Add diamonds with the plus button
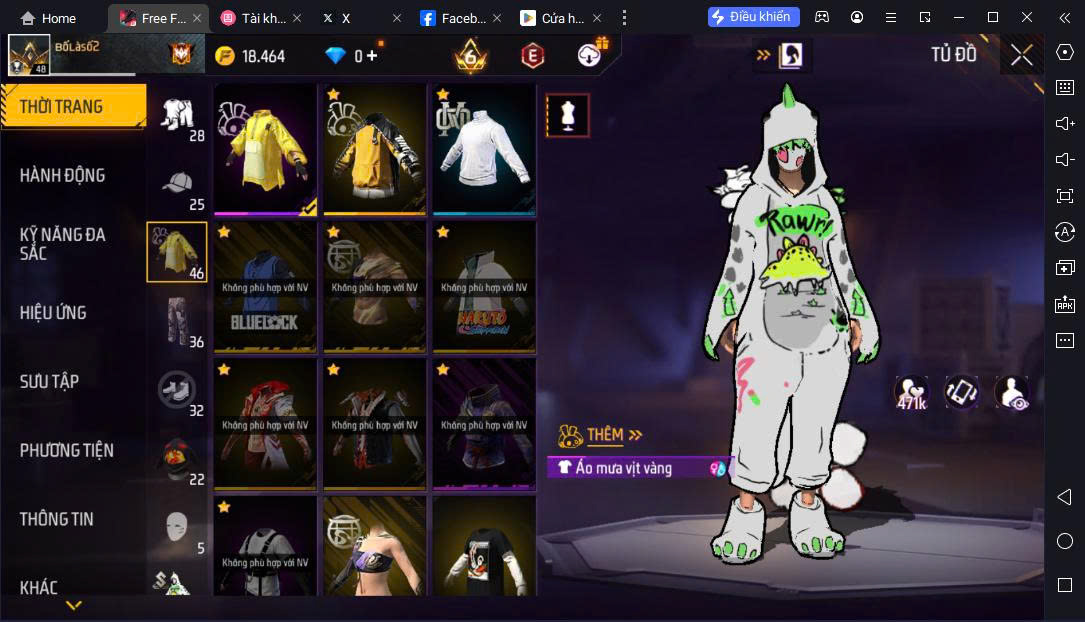The height and width of the screenshot is (622, 1085). pyautogui.click(x=371, y=56)
